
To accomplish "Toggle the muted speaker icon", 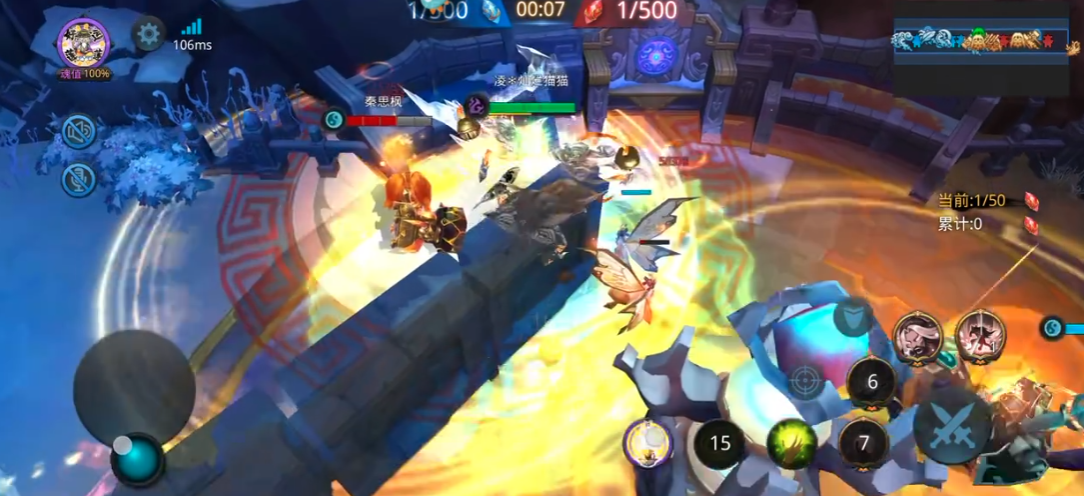I will click(x=79, y=131).
